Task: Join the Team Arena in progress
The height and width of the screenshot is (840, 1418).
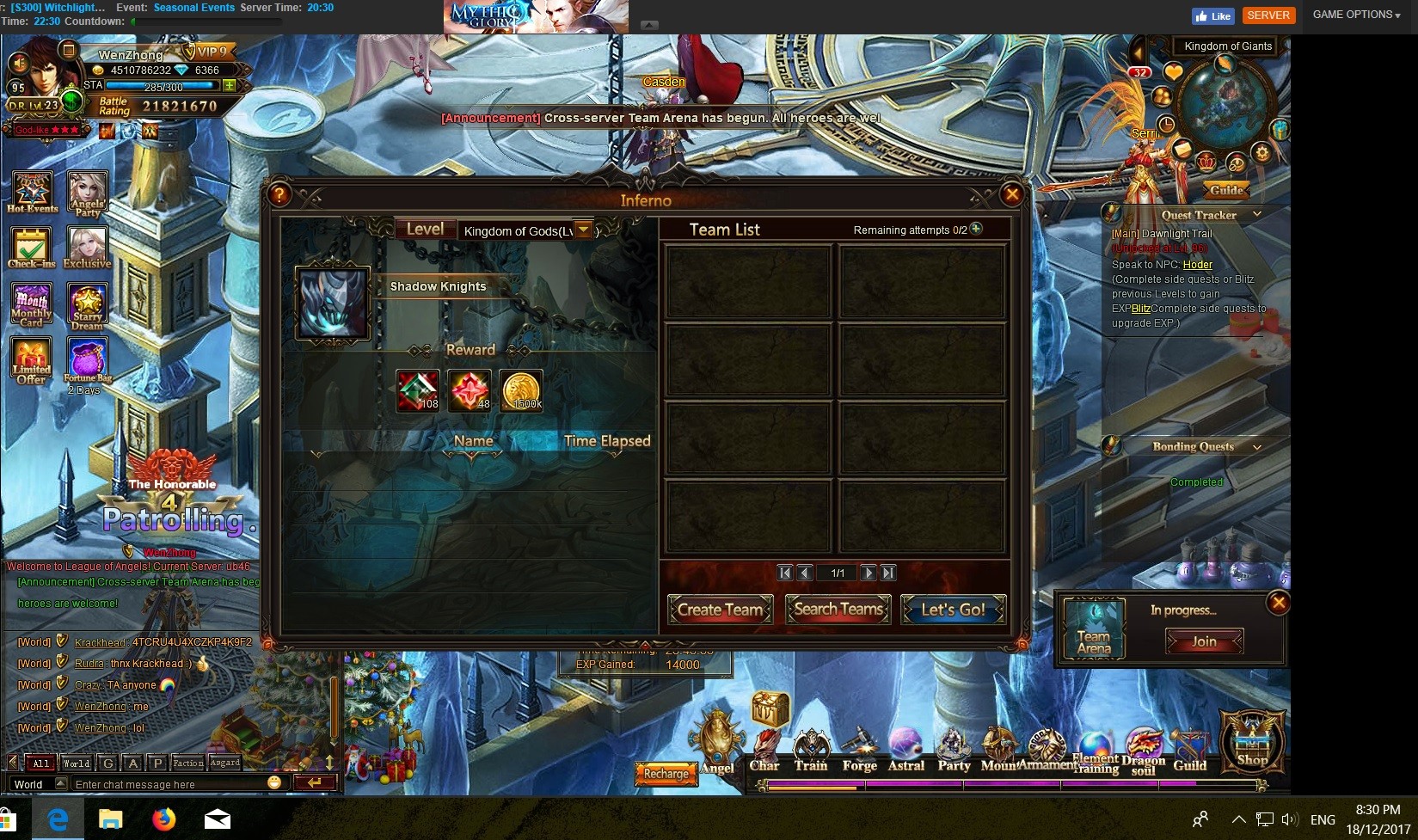Action: [1204, 641]
